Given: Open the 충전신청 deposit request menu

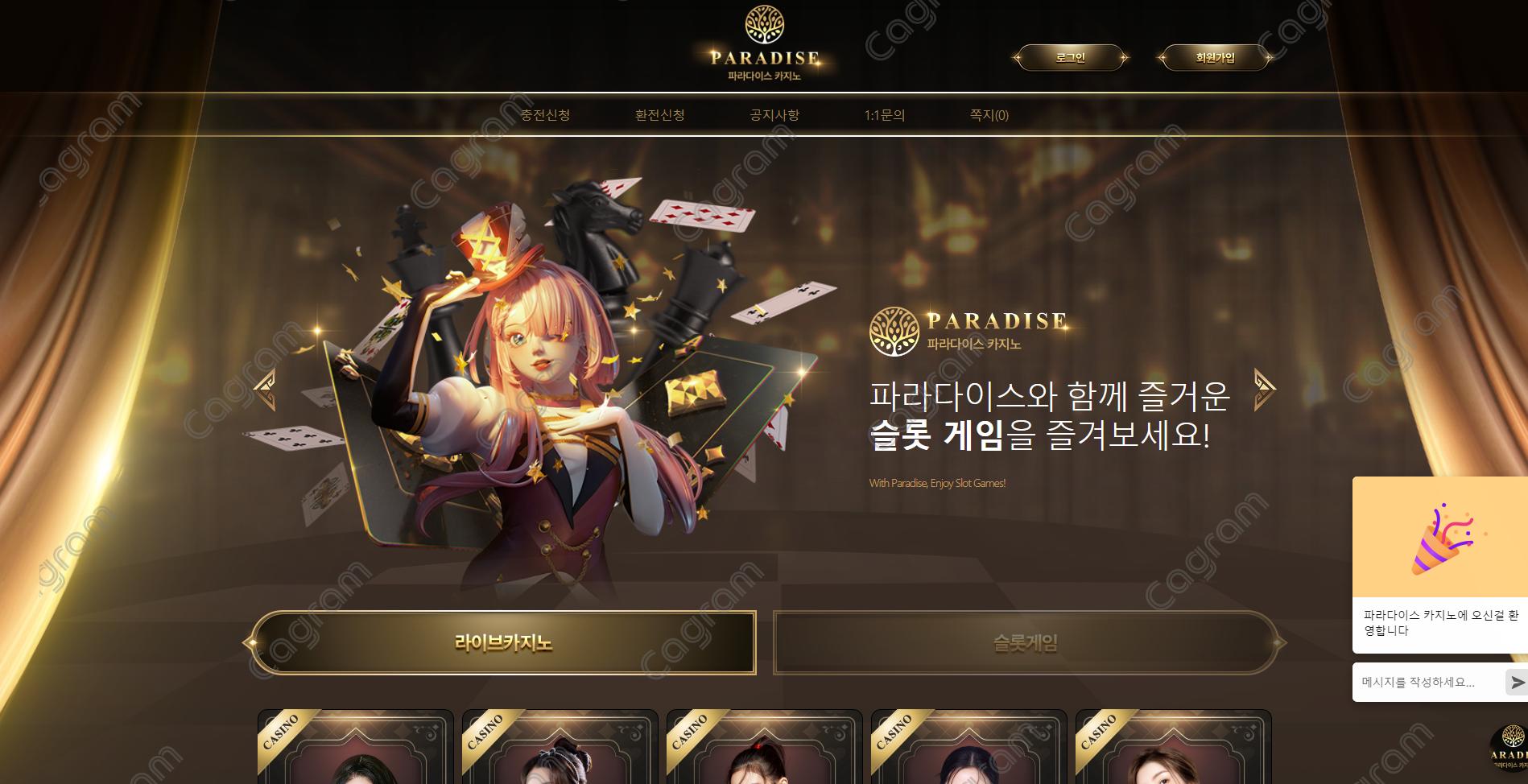Looking at the screenshot, I should 545,115.
